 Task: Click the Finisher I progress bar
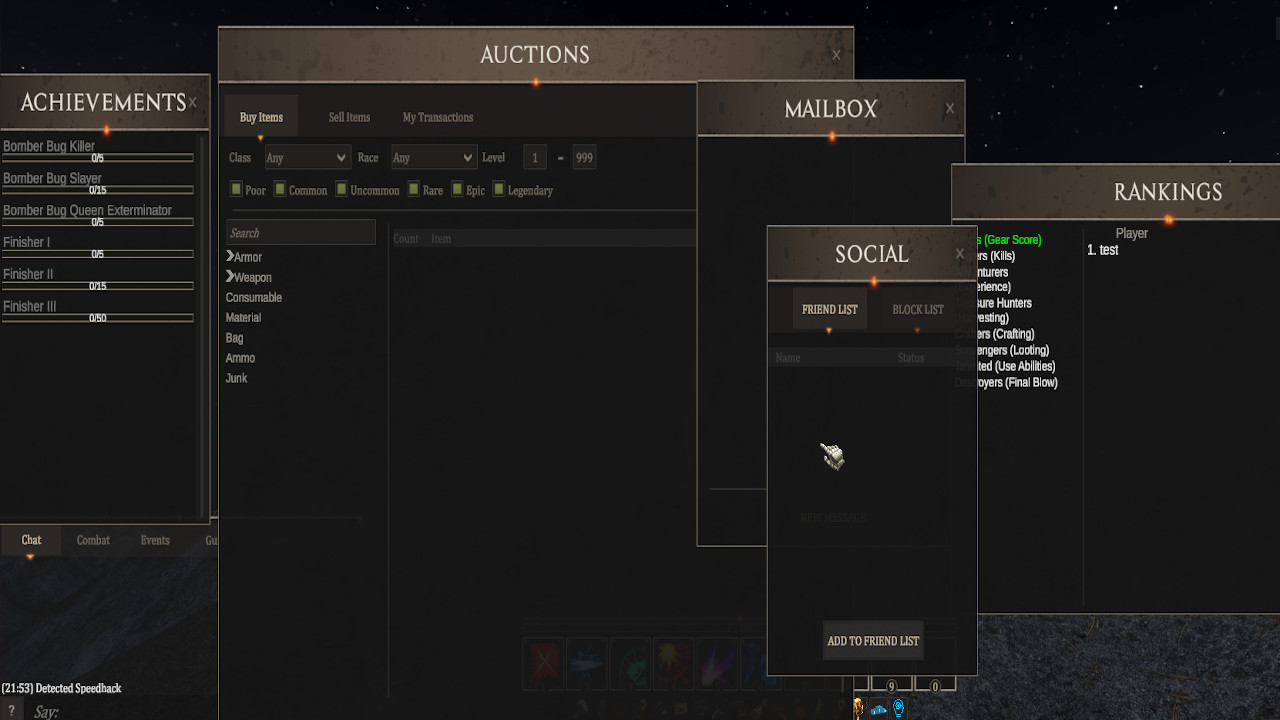click(x=98, y=253)
